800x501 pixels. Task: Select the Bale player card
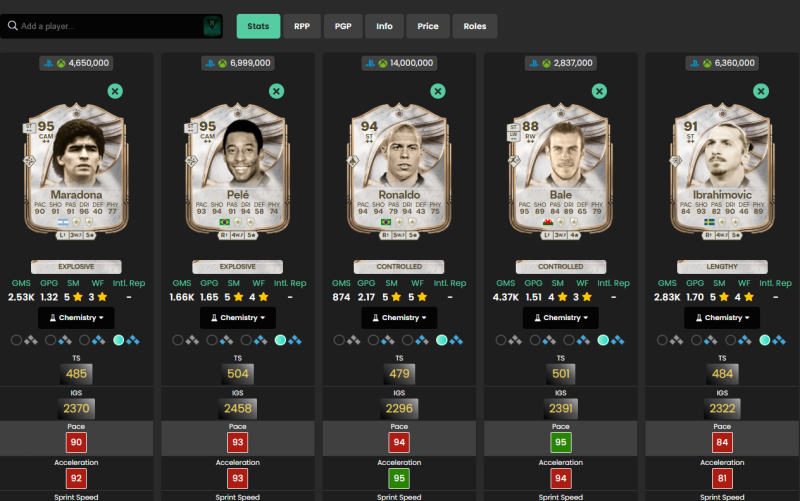pos(561,172)
